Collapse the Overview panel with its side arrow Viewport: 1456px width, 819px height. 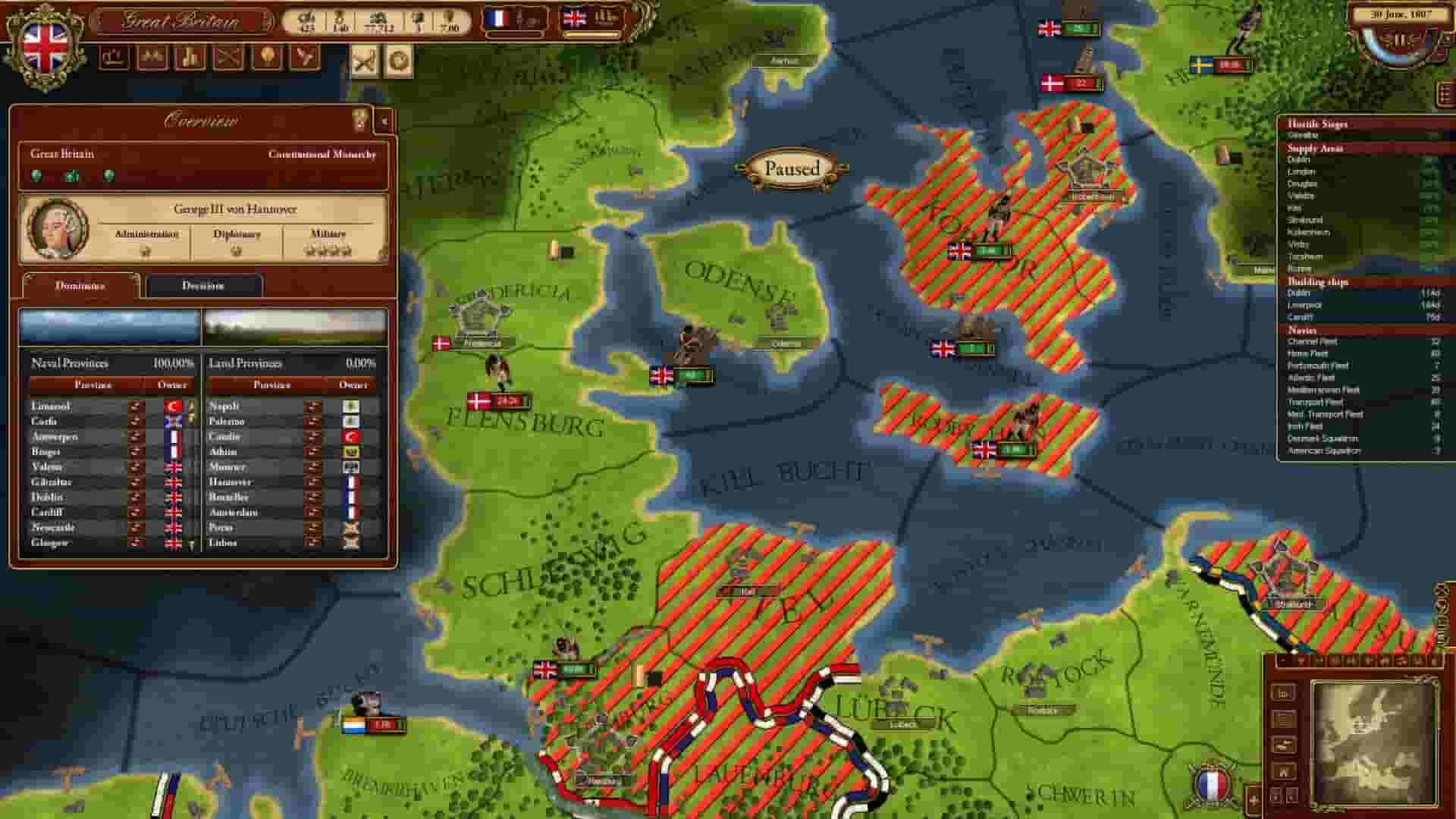(384, 121)
